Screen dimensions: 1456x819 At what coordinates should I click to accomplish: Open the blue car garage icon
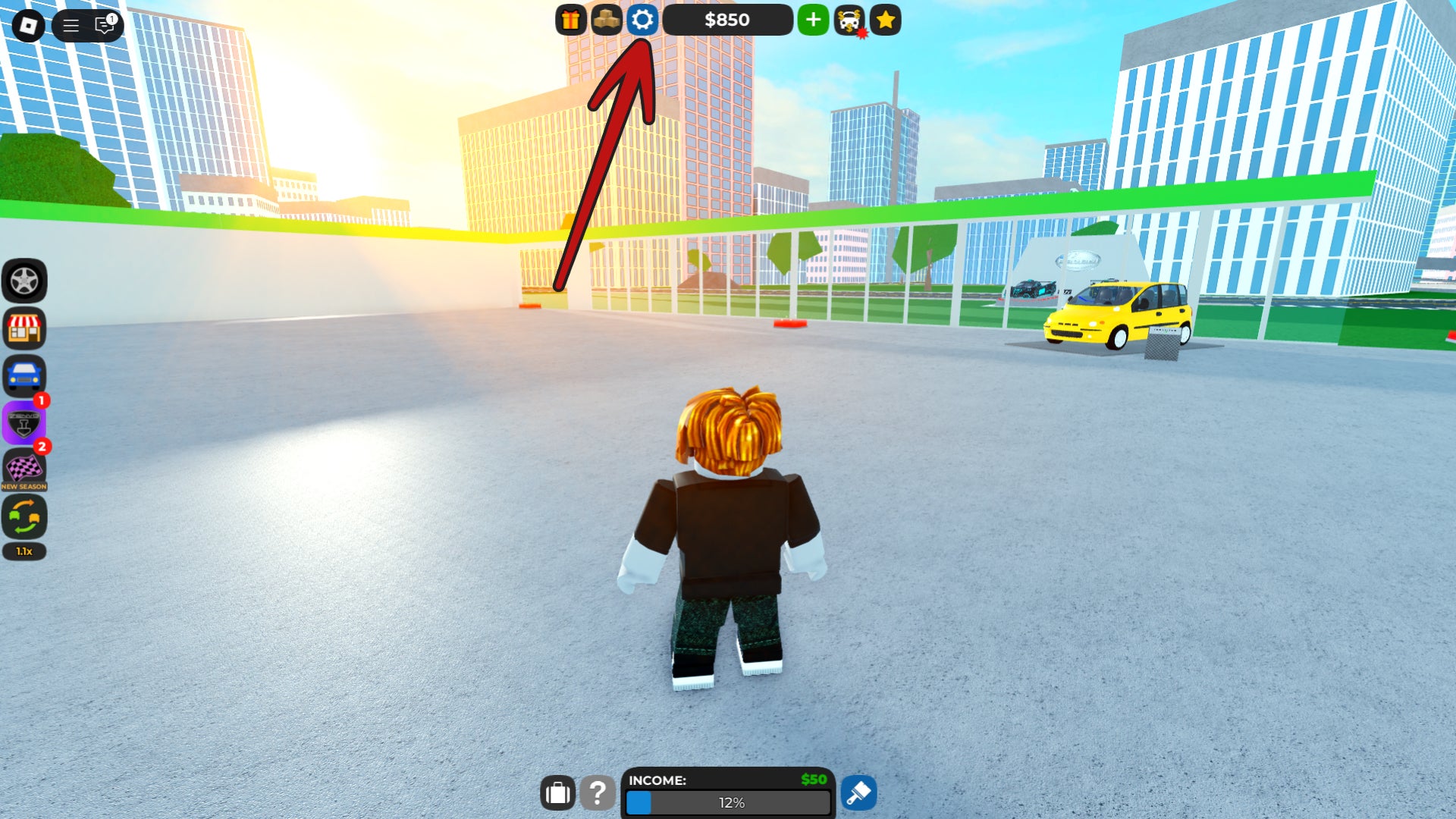[24, 375]
